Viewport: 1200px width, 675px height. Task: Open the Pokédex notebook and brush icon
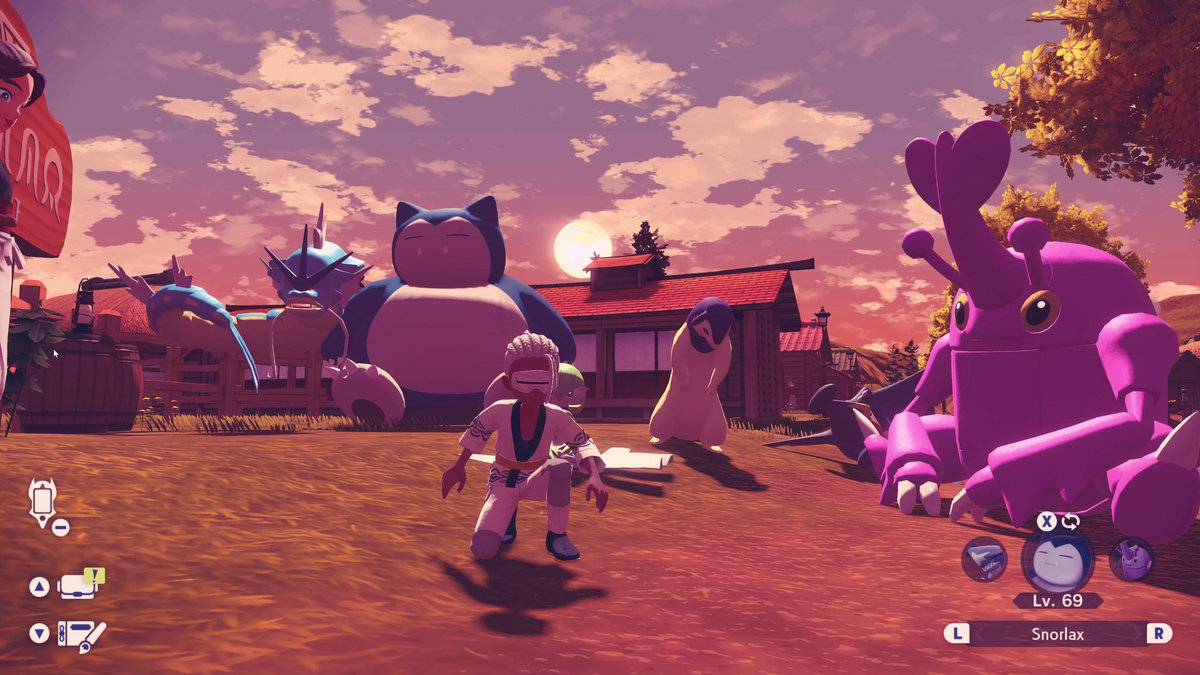(x=80, y=634)
